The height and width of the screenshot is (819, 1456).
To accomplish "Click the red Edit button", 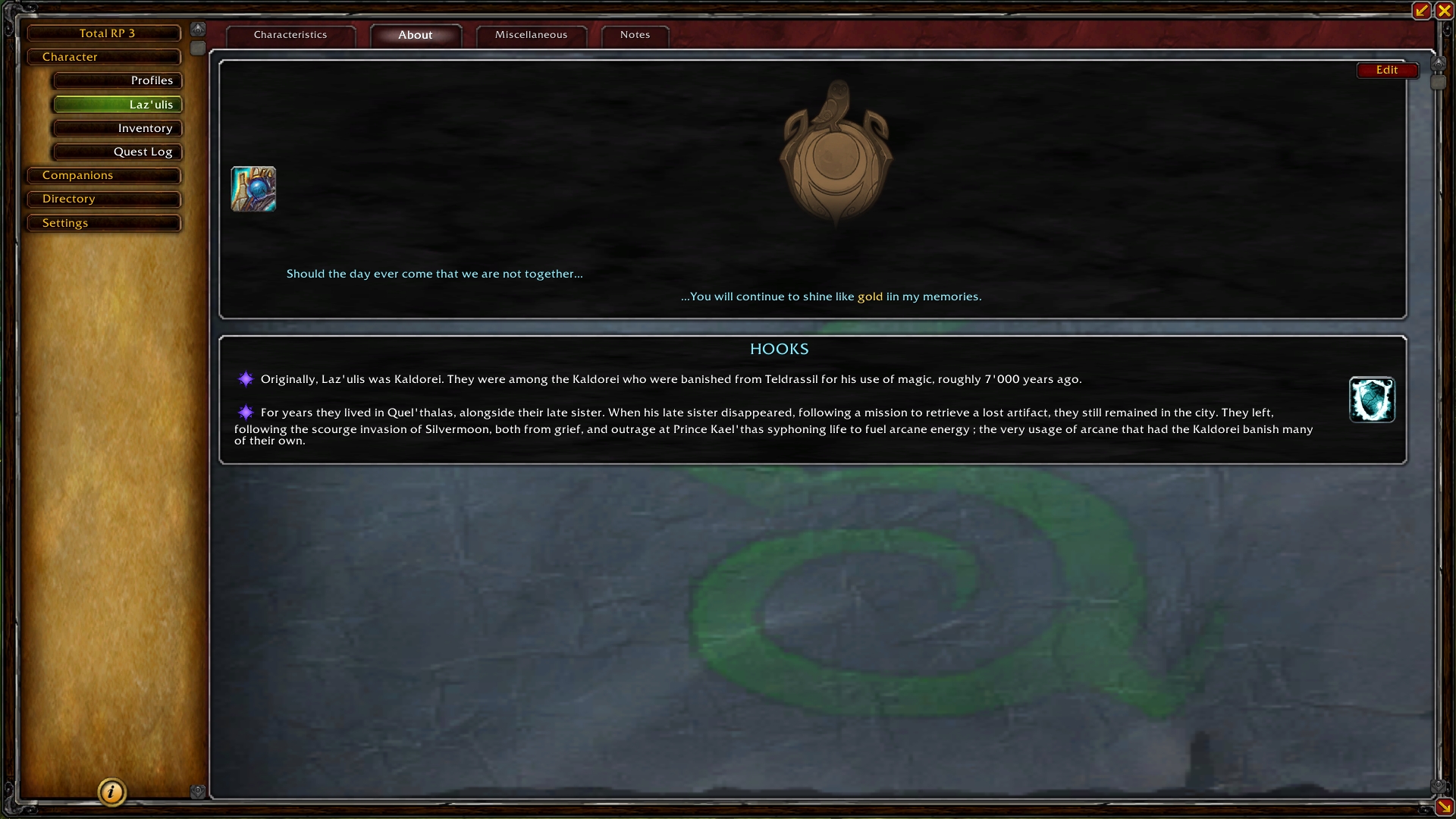I will (1386, 70).
